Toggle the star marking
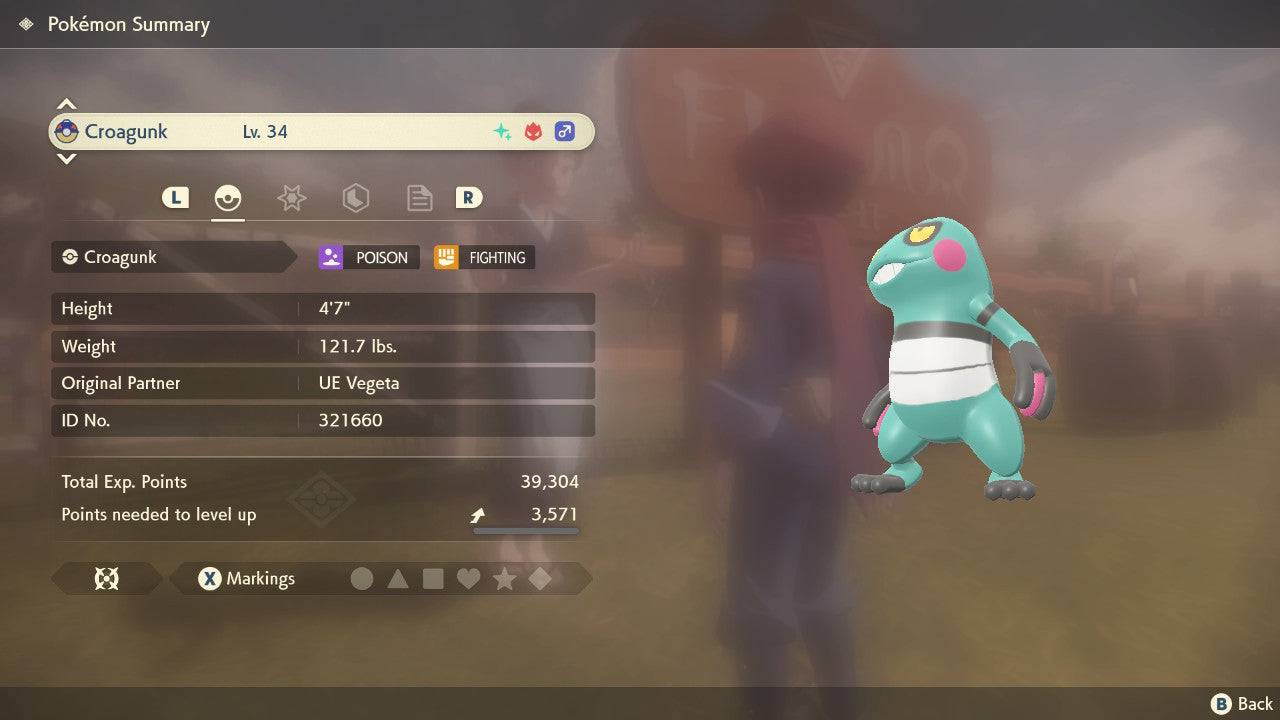 click(504, 578)
